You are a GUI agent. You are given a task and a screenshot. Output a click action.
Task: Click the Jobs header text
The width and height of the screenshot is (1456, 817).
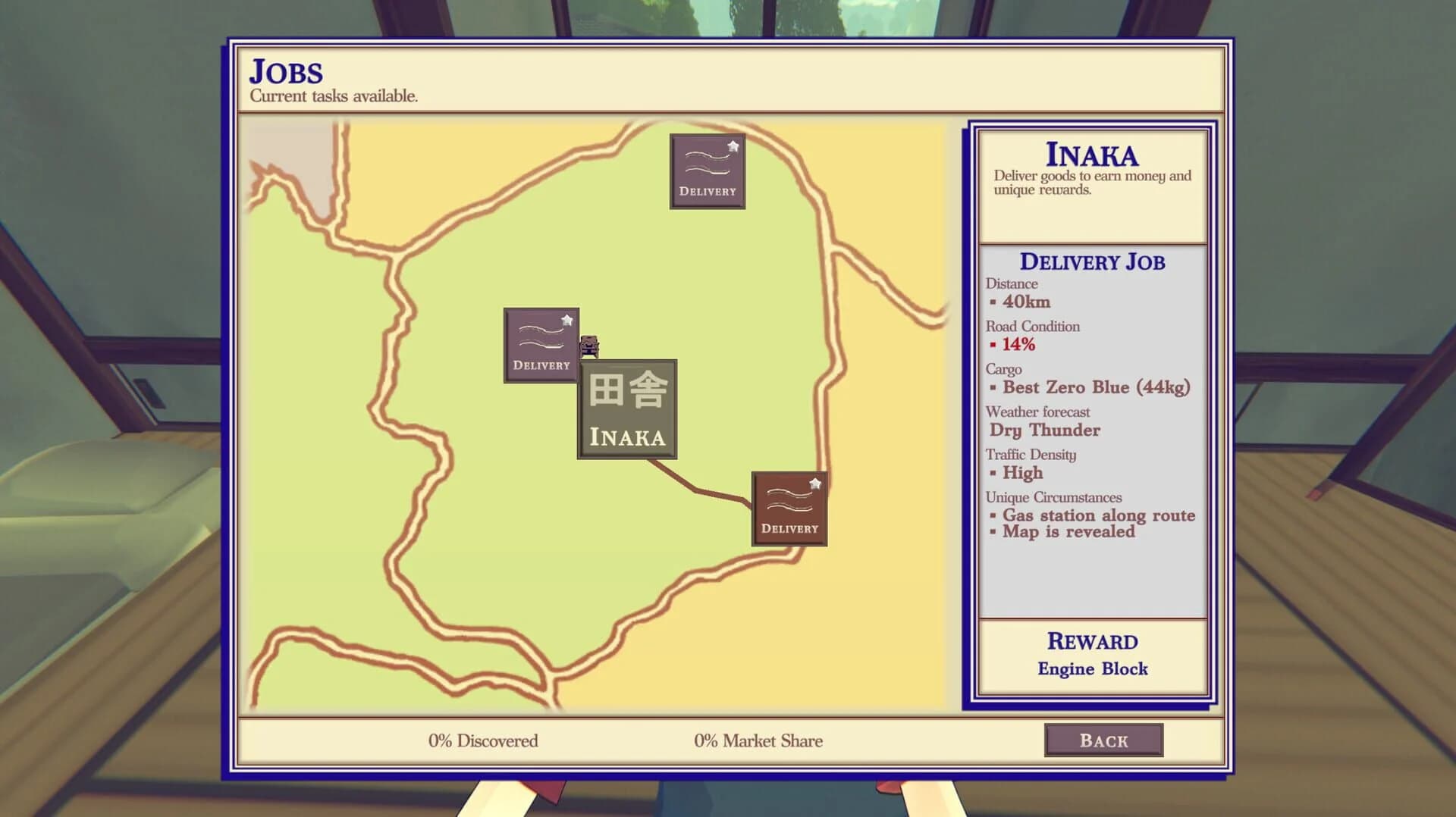pyautogui.click(x=286, y=73)
